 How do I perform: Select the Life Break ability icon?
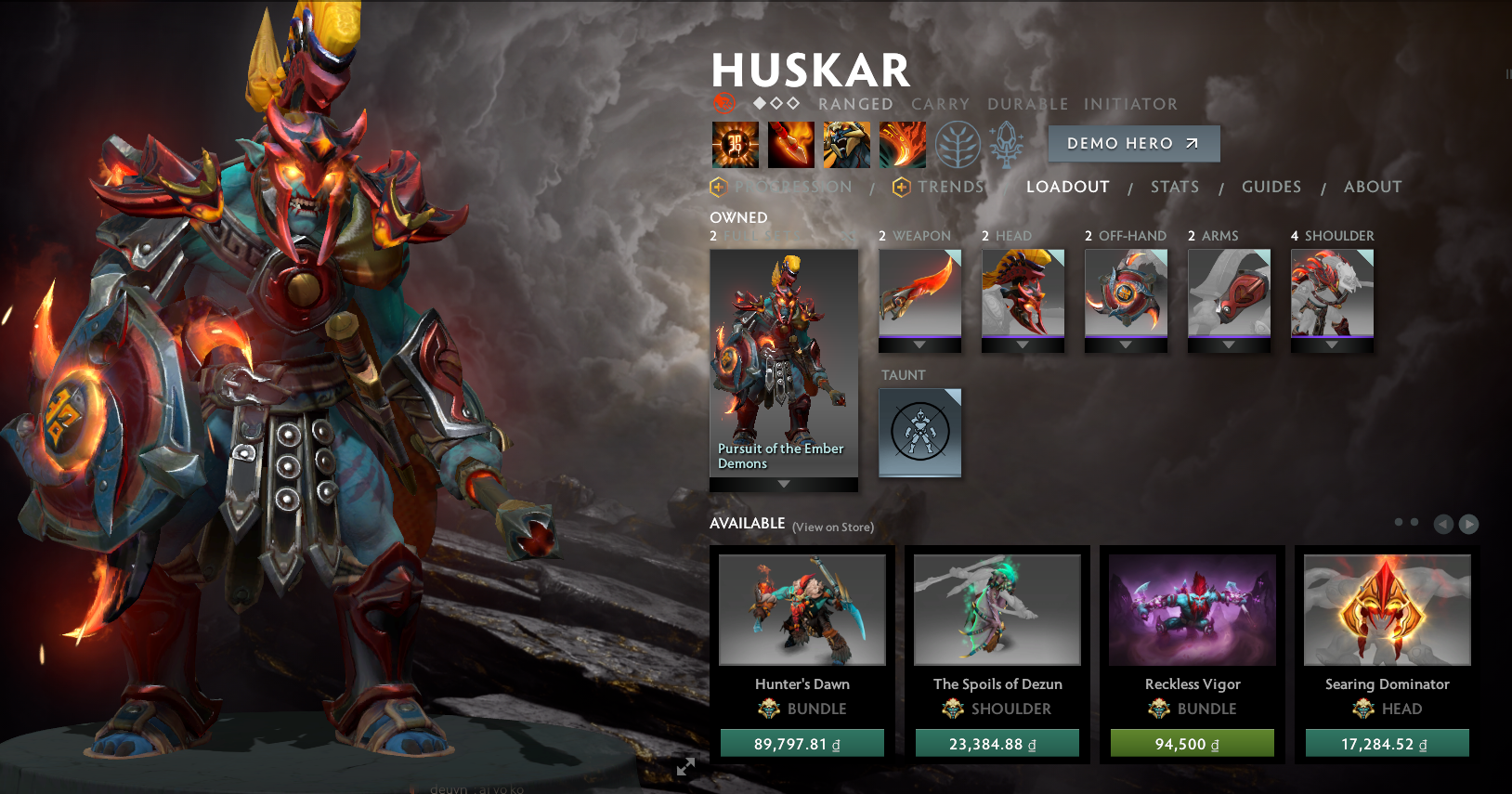click(902, 144)
